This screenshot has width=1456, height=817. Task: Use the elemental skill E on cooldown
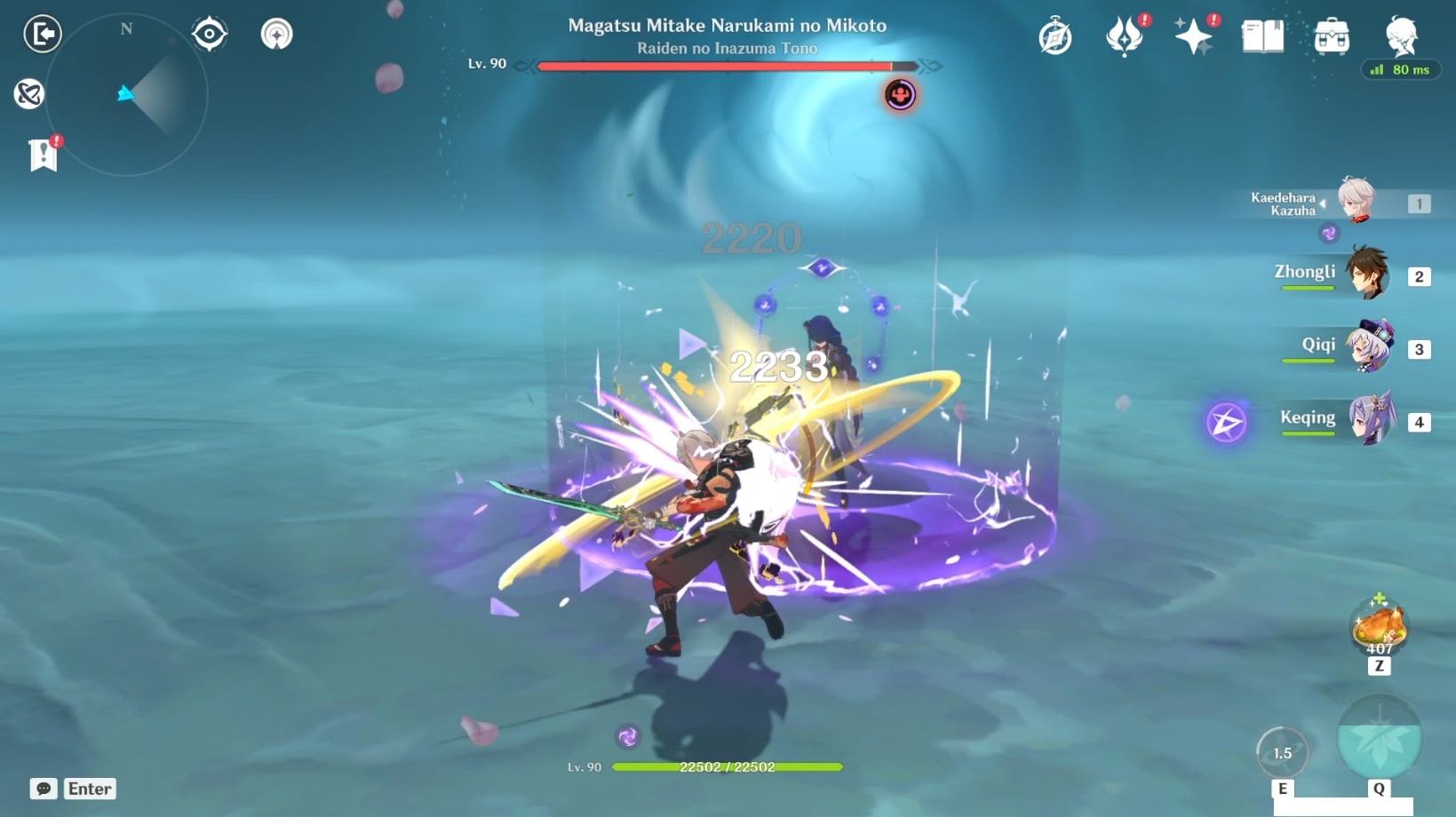pos(1282,752)
